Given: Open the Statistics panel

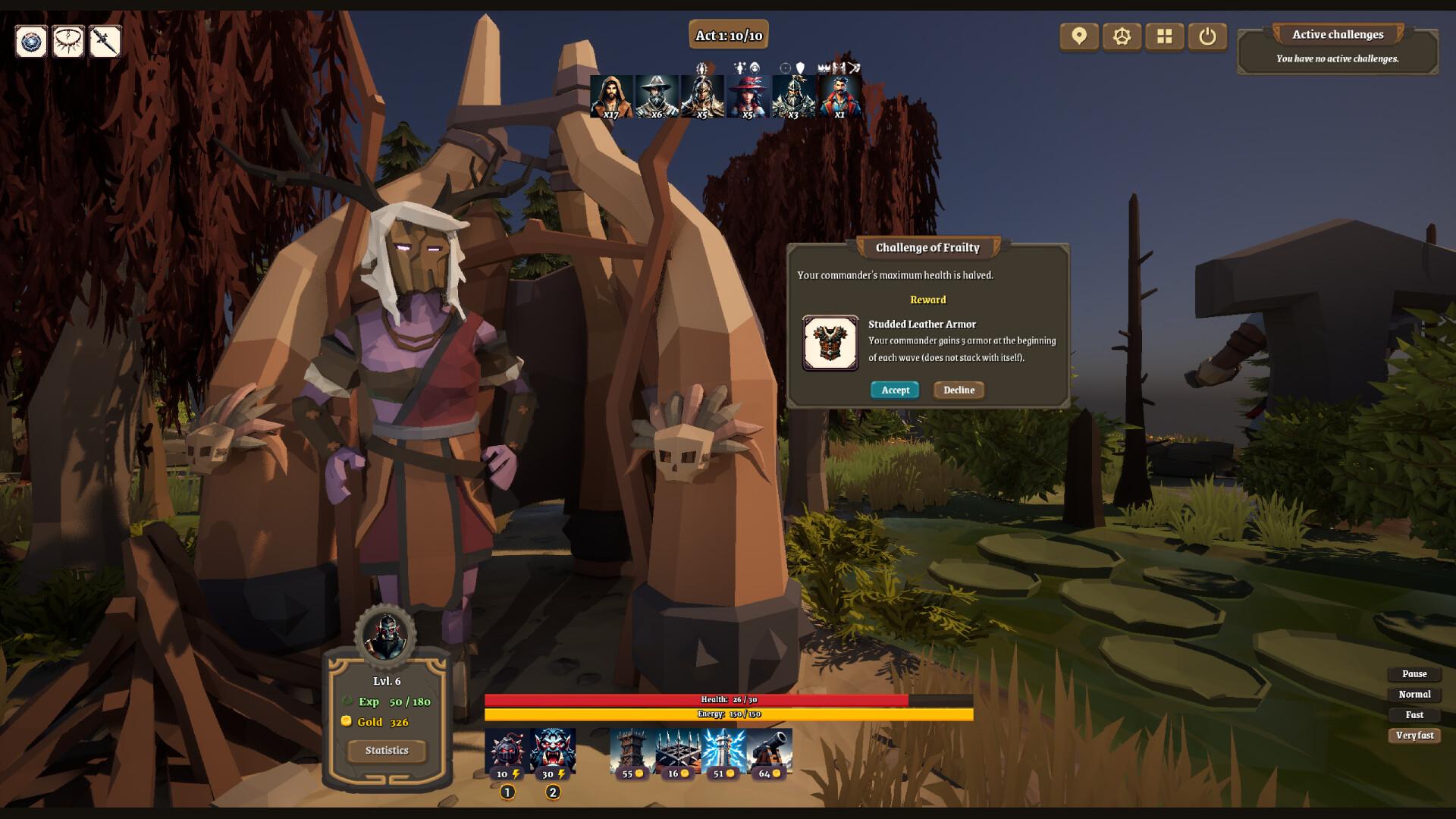Looking at the screenshot, I should coord(386,751).
